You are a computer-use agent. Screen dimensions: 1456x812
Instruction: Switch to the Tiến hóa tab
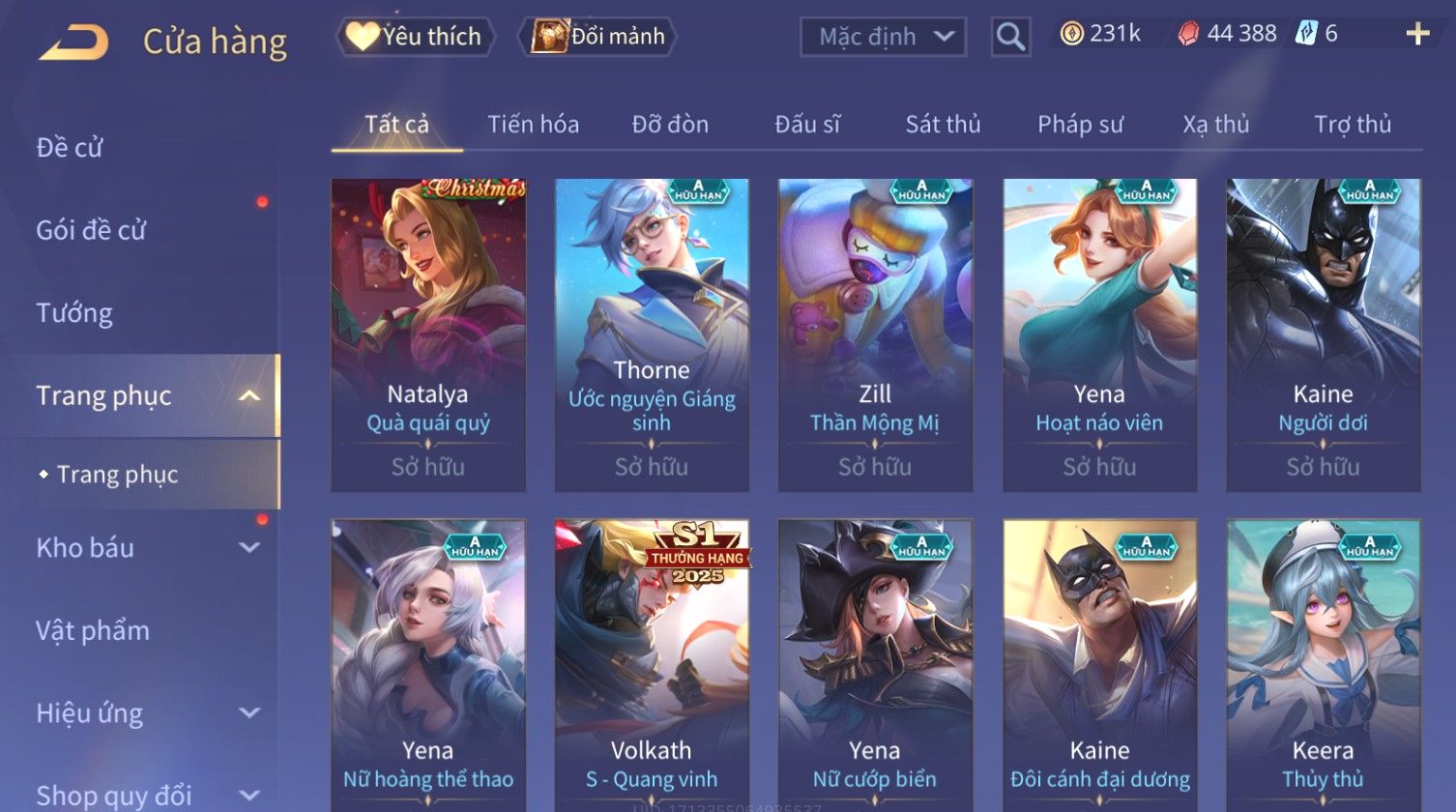(533, 125)
